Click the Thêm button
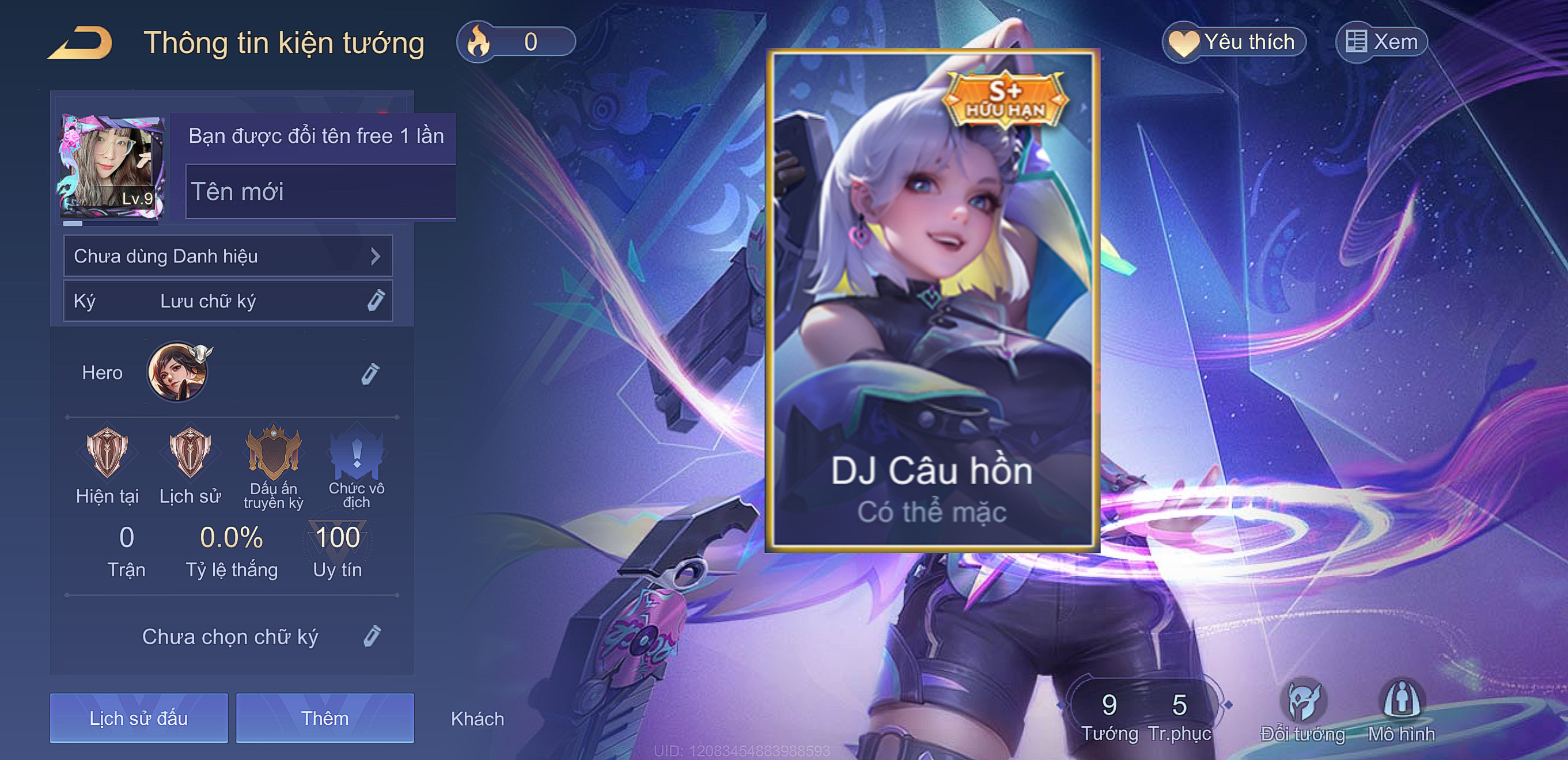This screenshot has height=760, width=1568. pyautogui.click(x=325, y=718)
